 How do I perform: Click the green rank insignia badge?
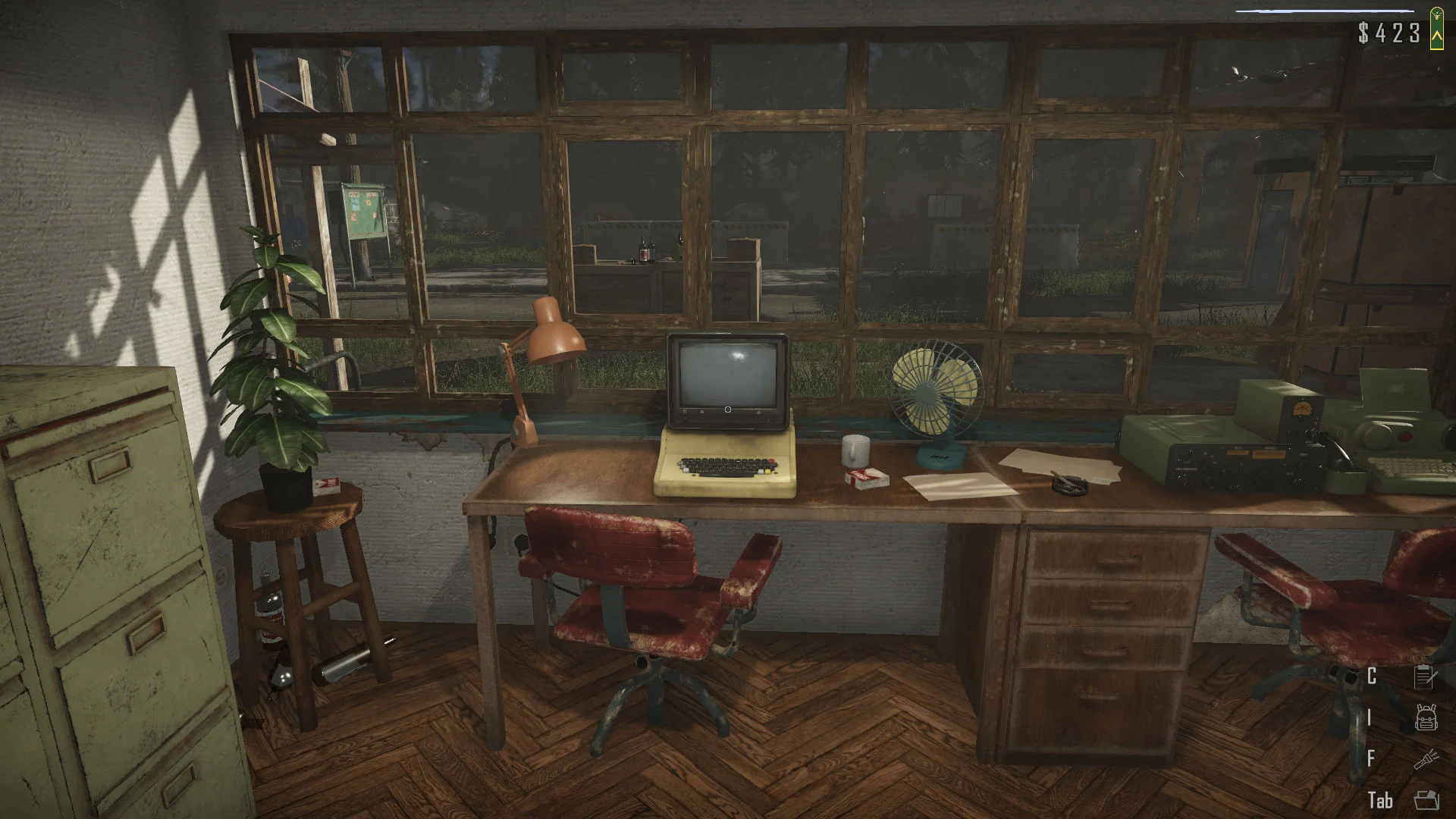[x=1436, y=30]
